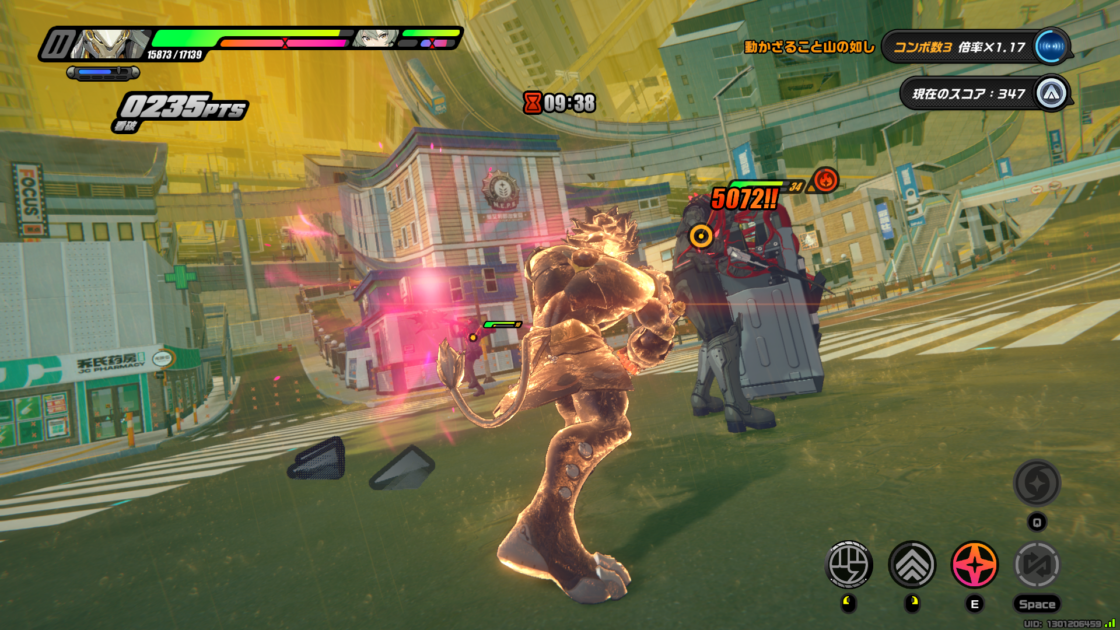Select the armored active character portrait
1120x630 pixels.
108,43
